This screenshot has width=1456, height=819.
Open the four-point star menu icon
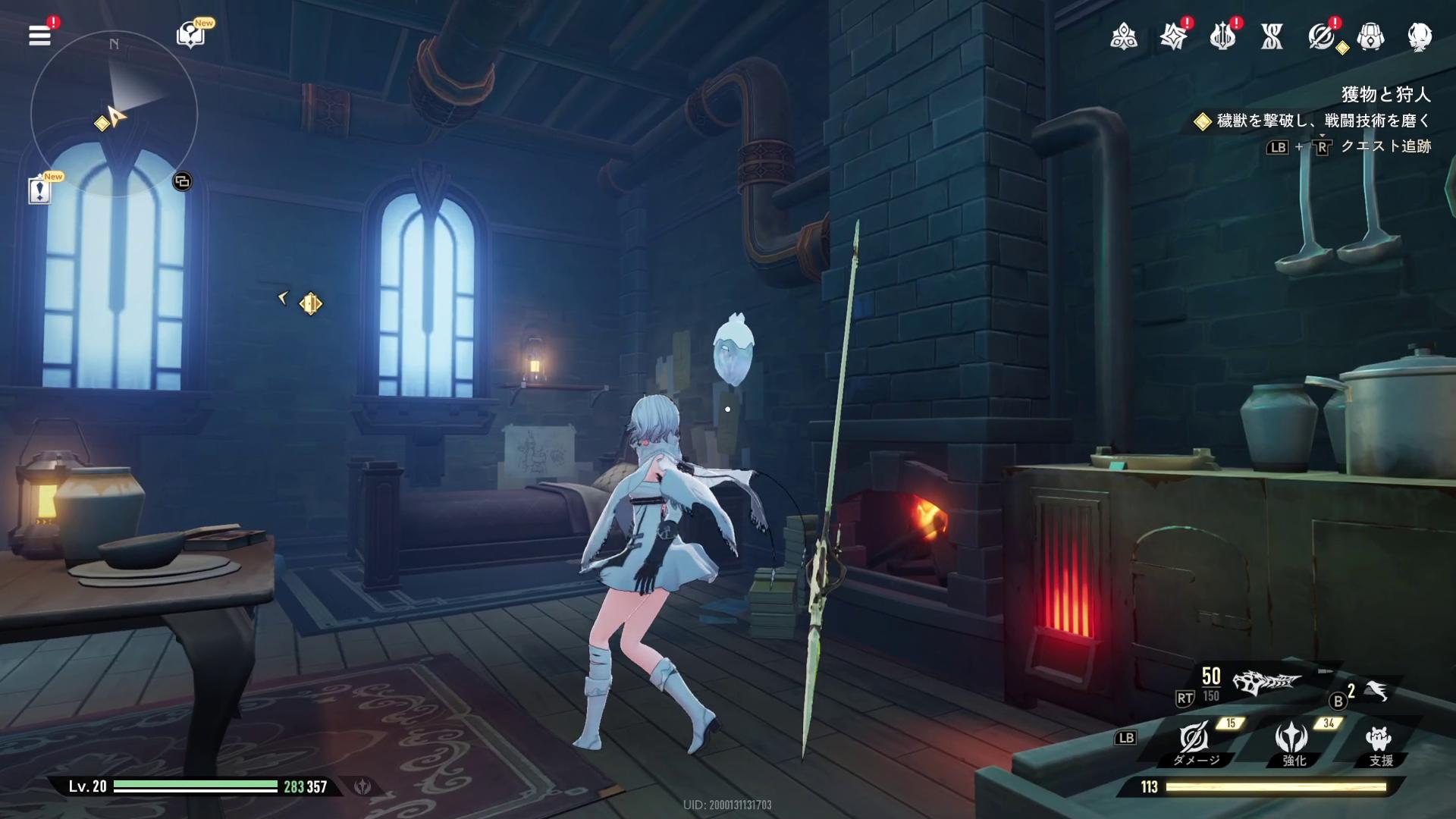[x=1172, y=36]
